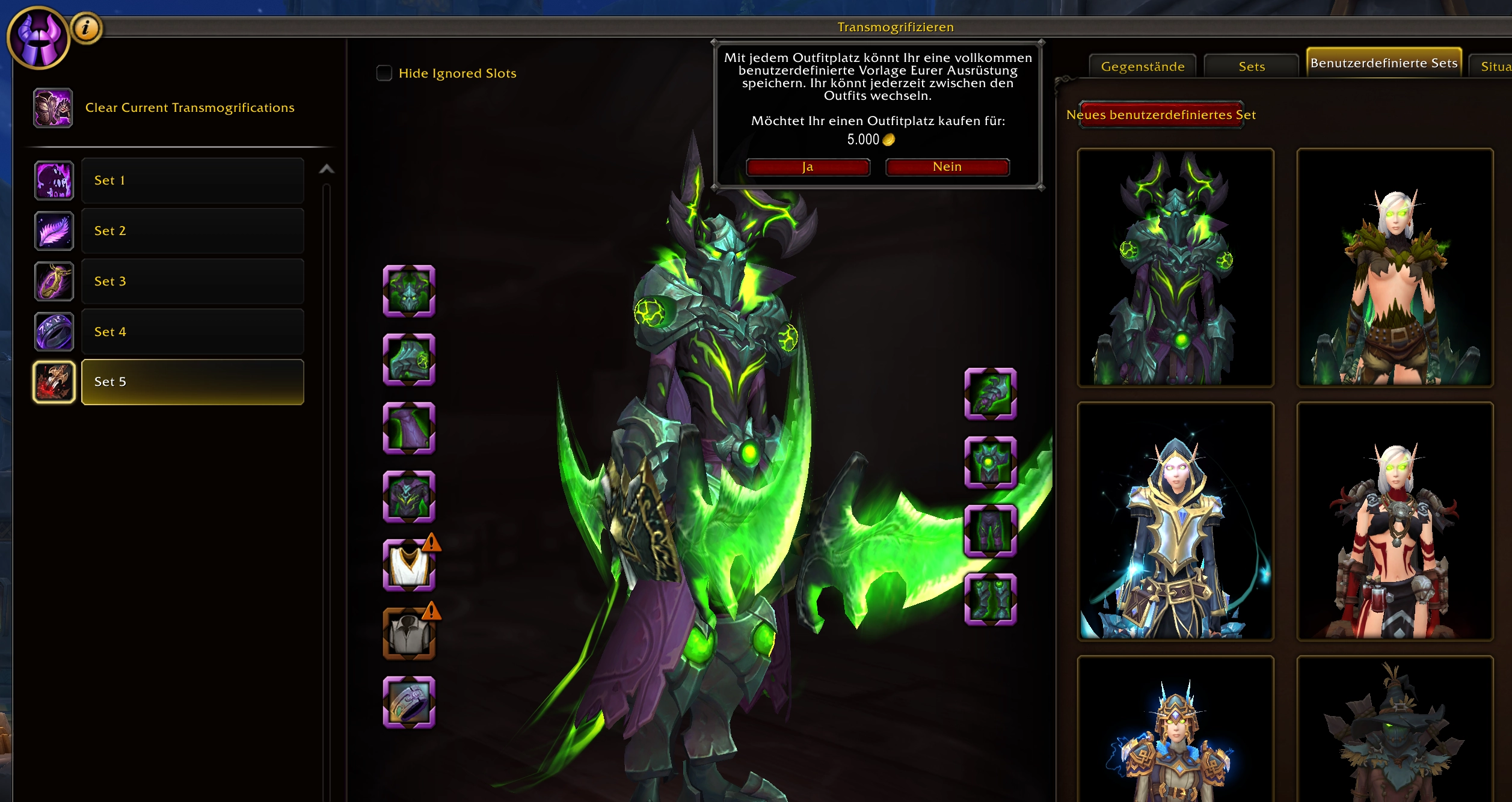Select Set 1 from the outfit list

click(192, 180)
